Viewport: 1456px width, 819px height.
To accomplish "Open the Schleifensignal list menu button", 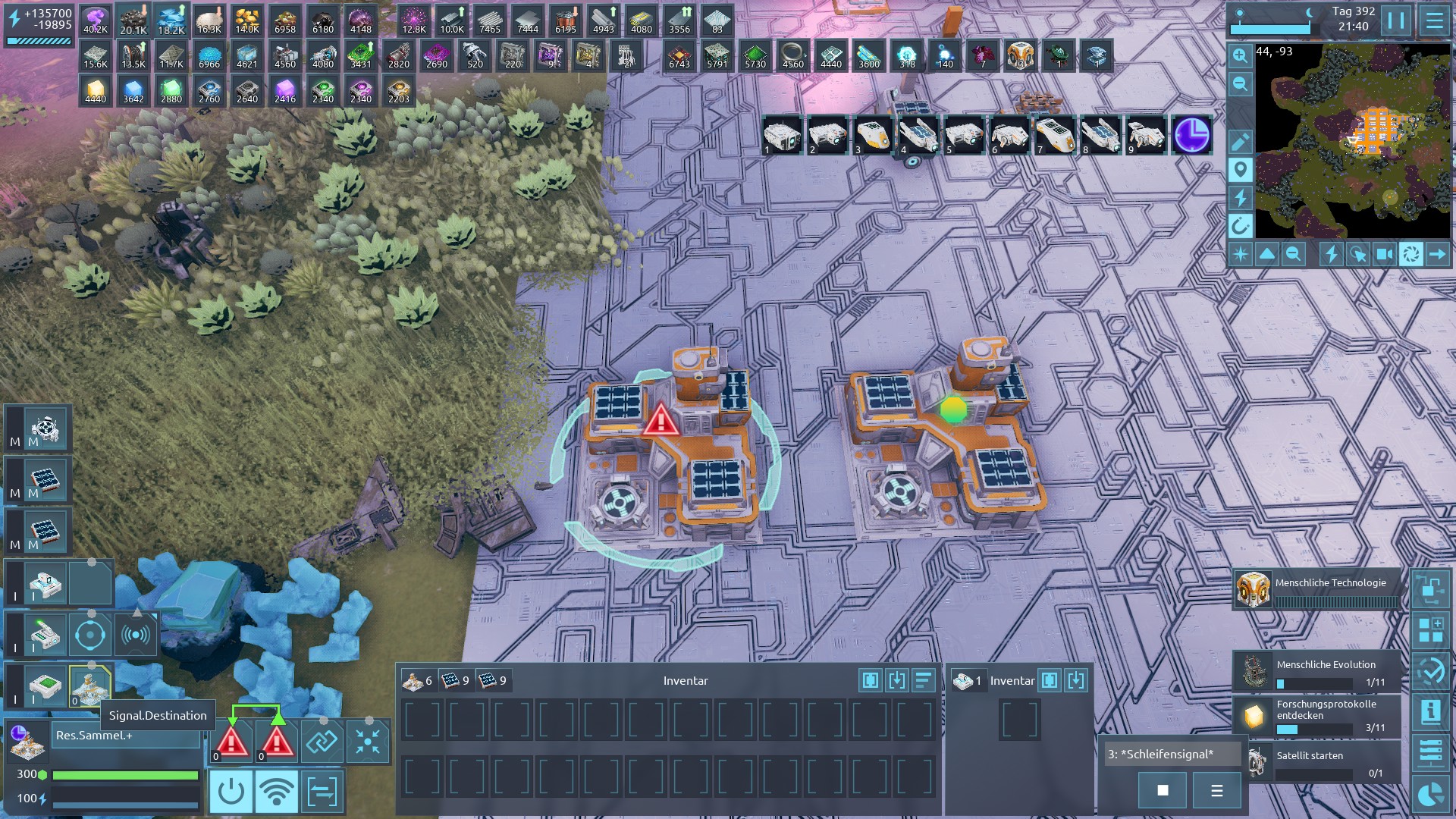I will 1216,791.
